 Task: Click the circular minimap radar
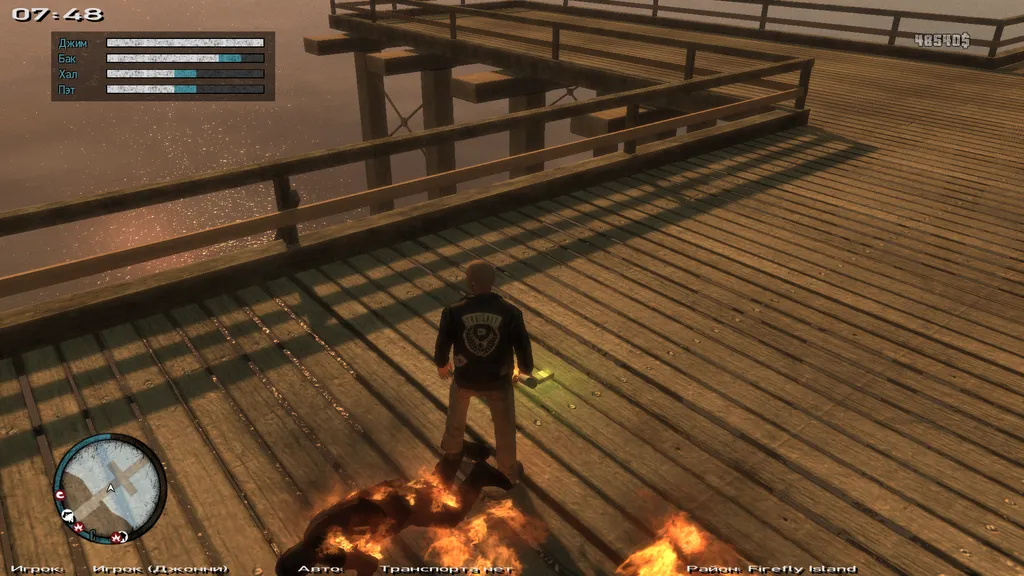point(109,488)
